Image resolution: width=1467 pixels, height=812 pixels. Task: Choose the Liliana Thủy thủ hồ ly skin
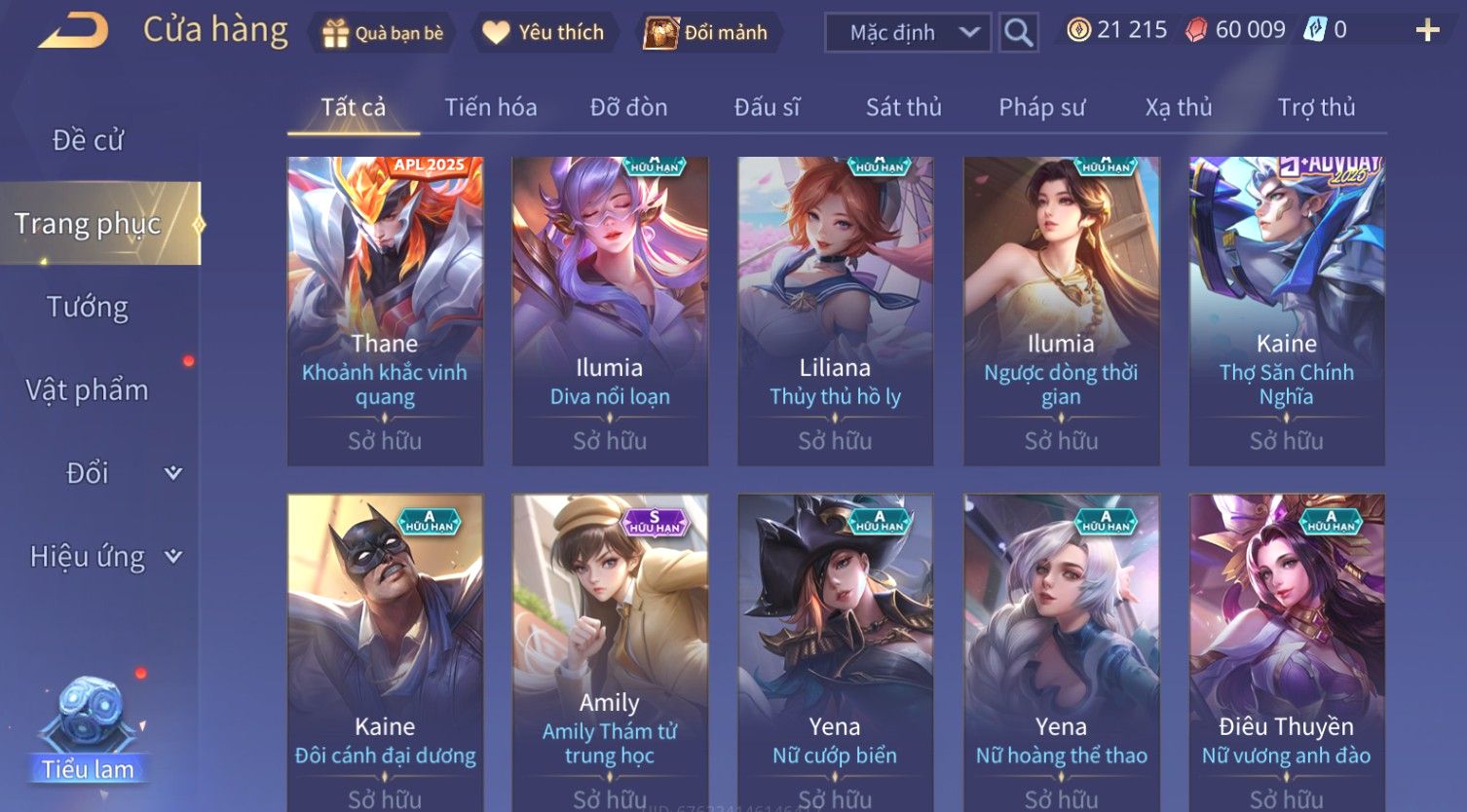point(835,310)
